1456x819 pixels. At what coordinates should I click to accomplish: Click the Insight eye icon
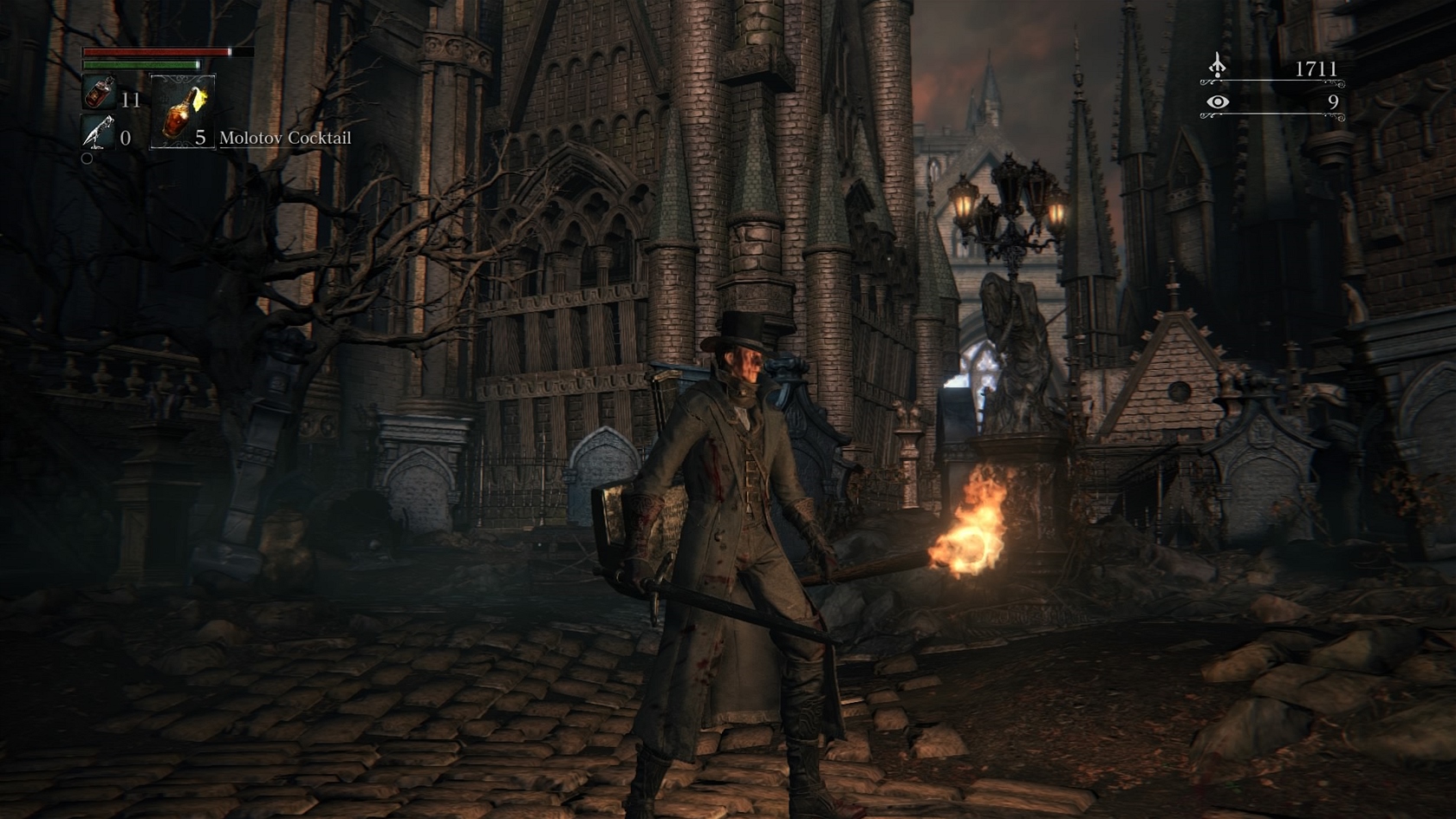click(x=1218, y=102)
